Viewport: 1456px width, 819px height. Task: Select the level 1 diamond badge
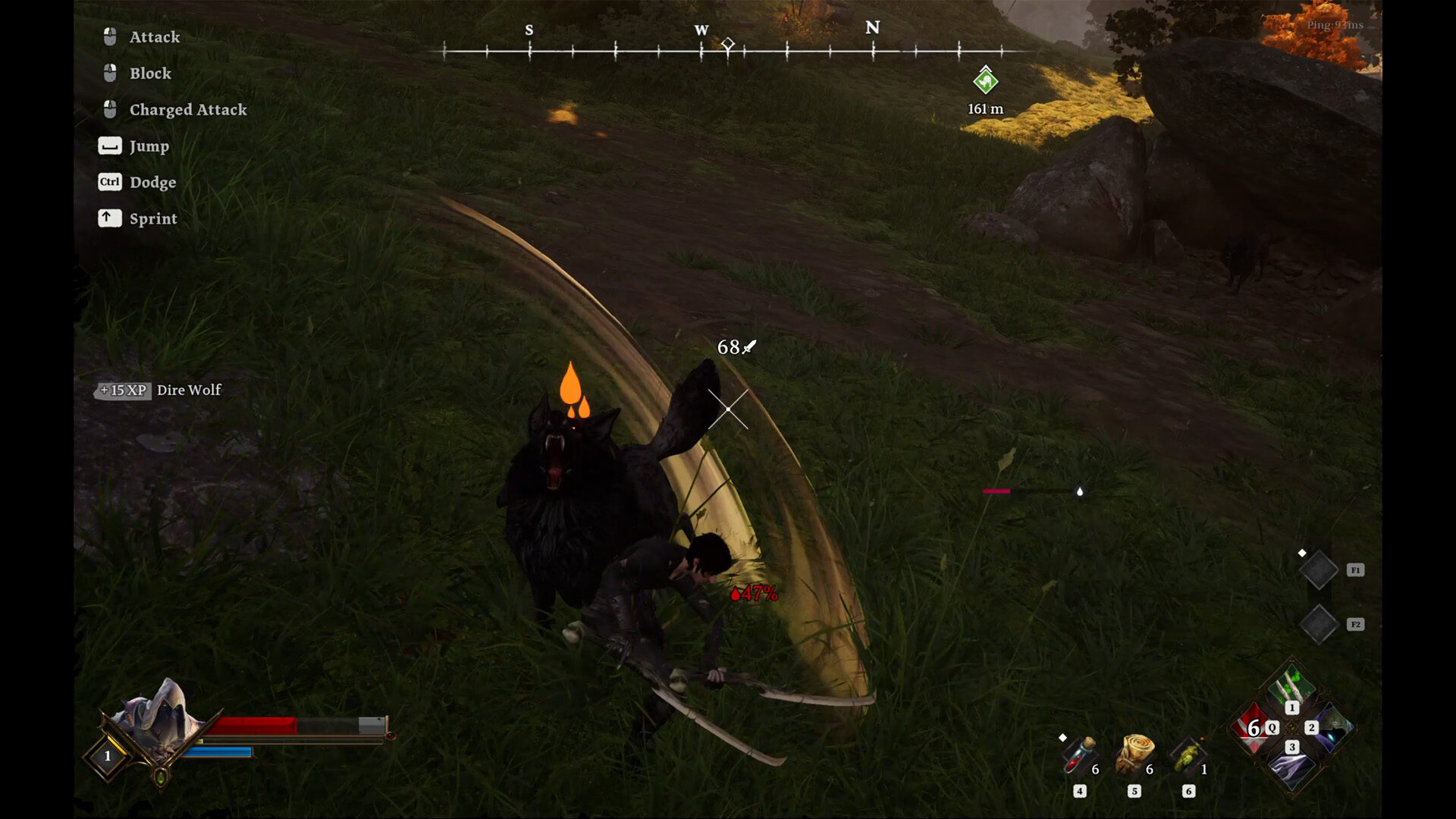(x=108, y=756)
